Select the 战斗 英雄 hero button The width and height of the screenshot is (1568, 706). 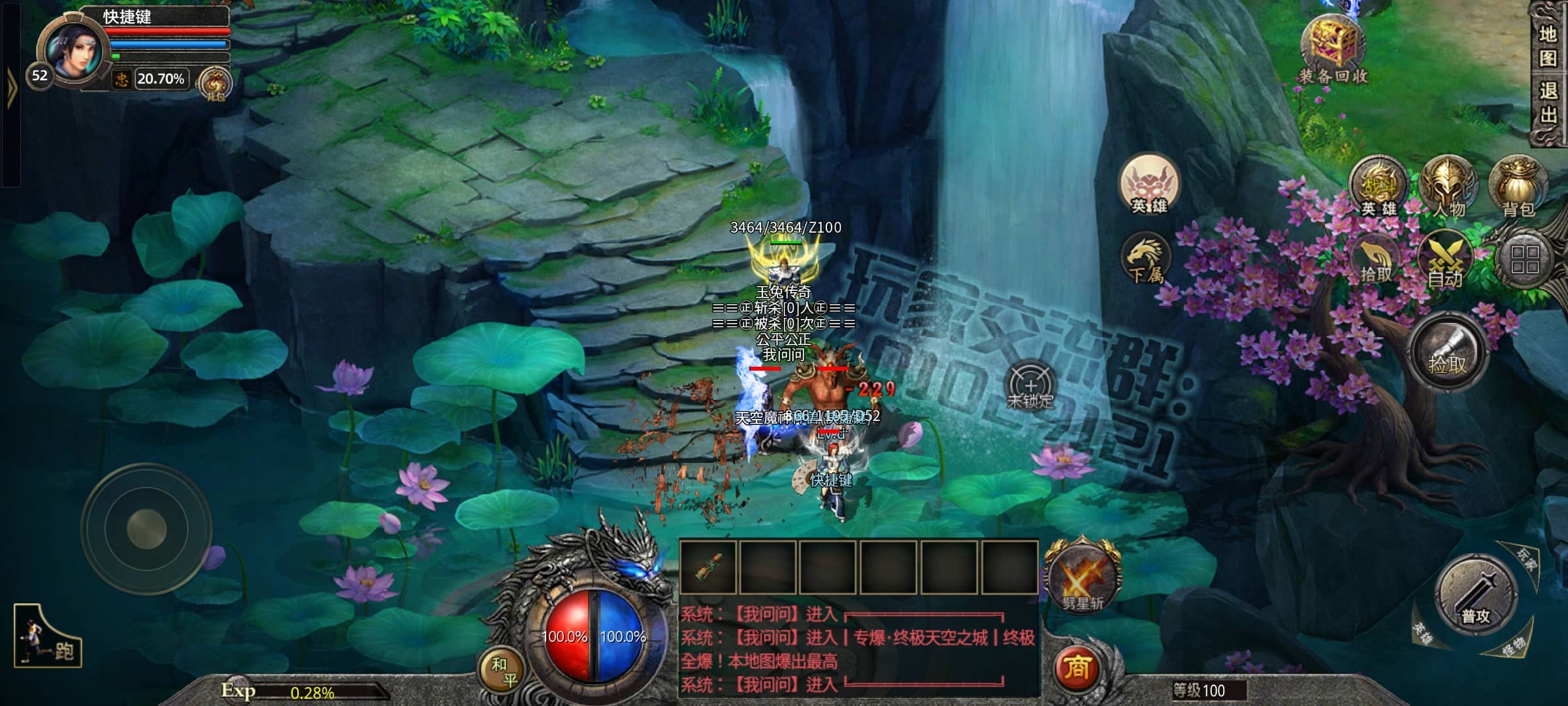pyautogui.click(x=1379, y=188)
